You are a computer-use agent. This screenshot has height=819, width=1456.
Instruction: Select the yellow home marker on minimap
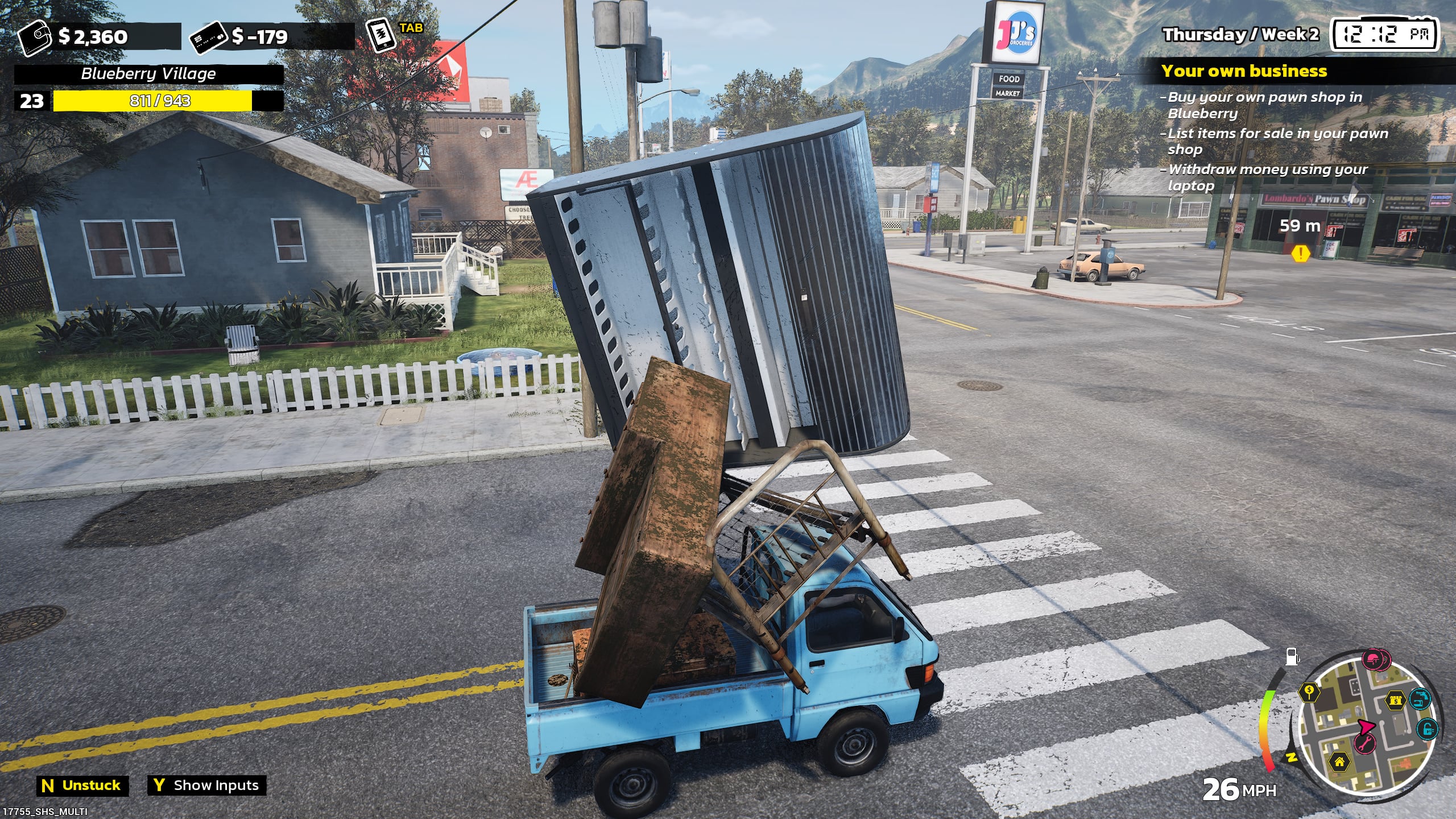point(1339,761)
